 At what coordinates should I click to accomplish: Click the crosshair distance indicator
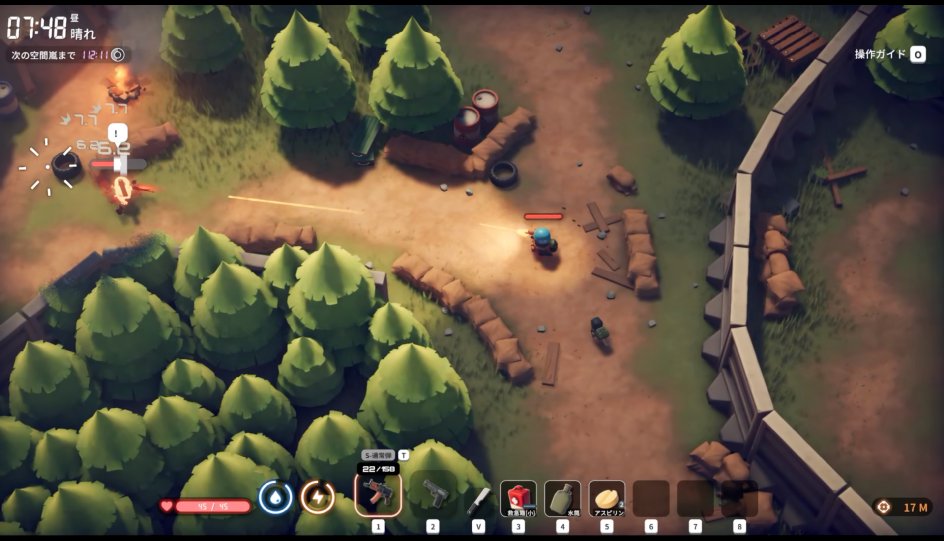coord(902,507)
